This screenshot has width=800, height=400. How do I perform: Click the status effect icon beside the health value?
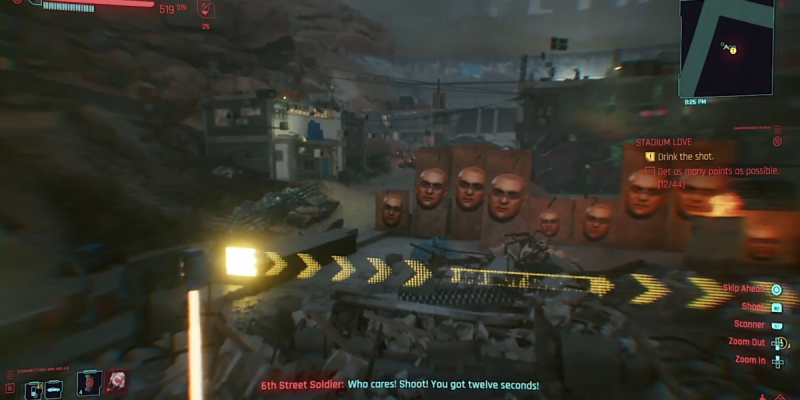[206, 10]
